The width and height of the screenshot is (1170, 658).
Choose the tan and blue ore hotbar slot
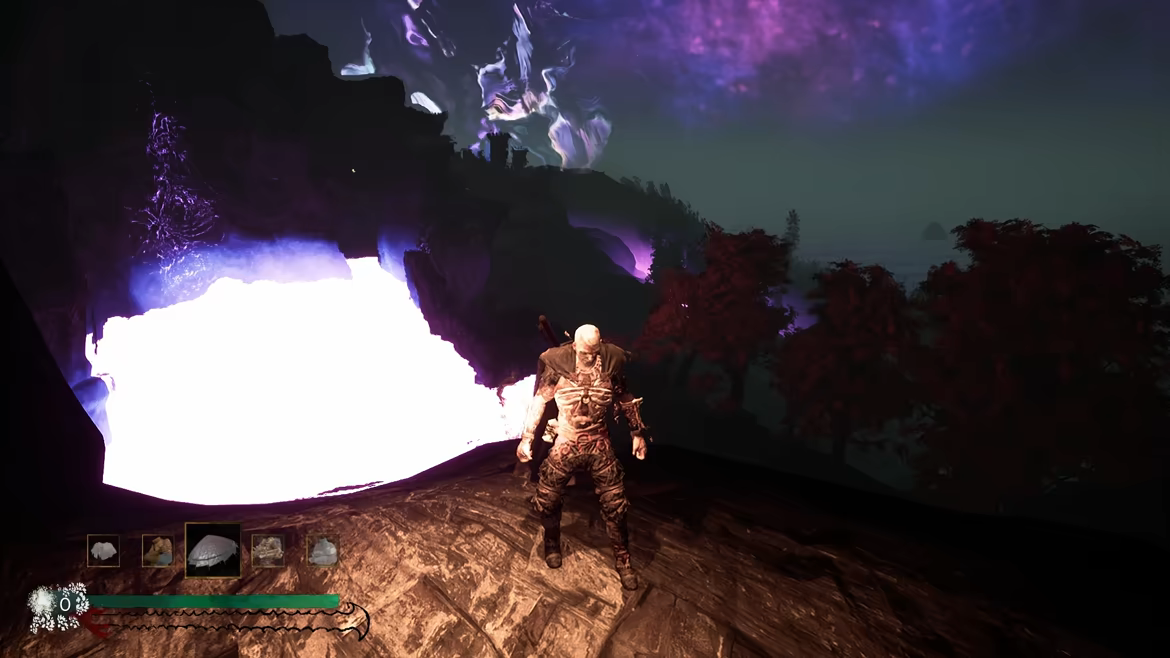click(x=157, y=550)
